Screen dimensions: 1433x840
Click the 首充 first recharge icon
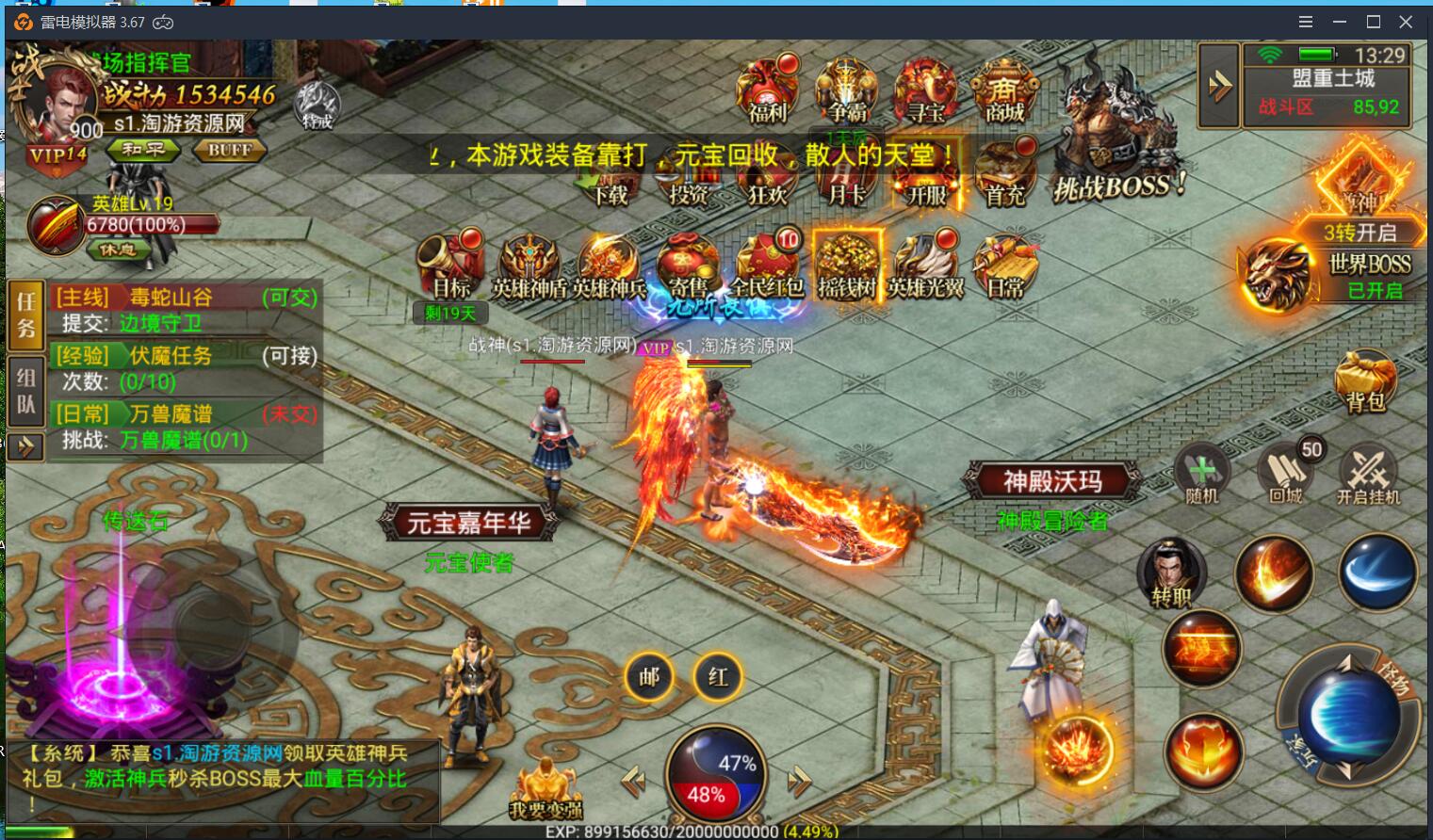pos(1004,173)
